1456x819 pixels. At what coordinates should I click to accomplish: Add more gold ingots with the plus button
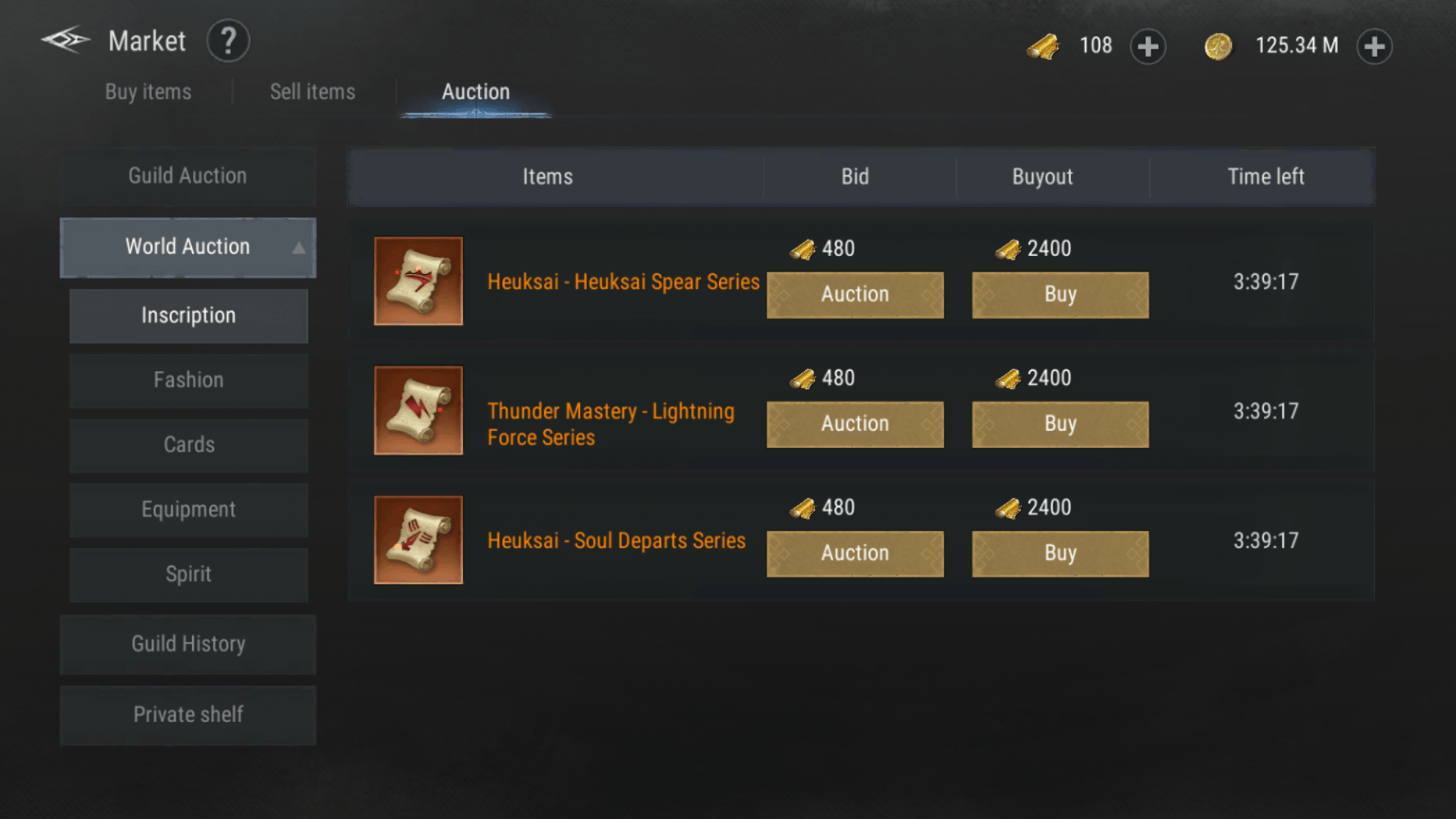[x=1147, y=46]
